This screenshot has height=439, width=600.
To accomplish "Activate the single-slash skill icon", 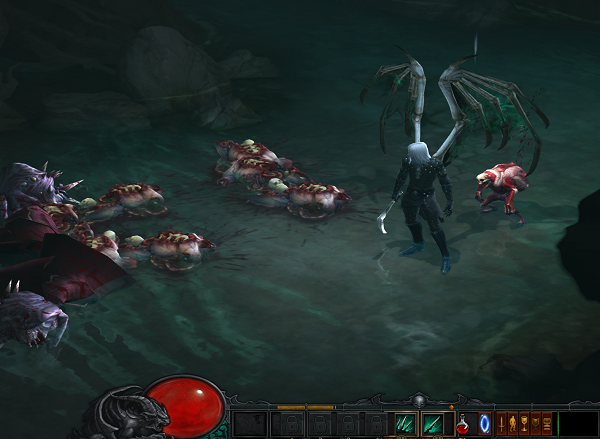I will pyautogui.click(x=432, y=424).
